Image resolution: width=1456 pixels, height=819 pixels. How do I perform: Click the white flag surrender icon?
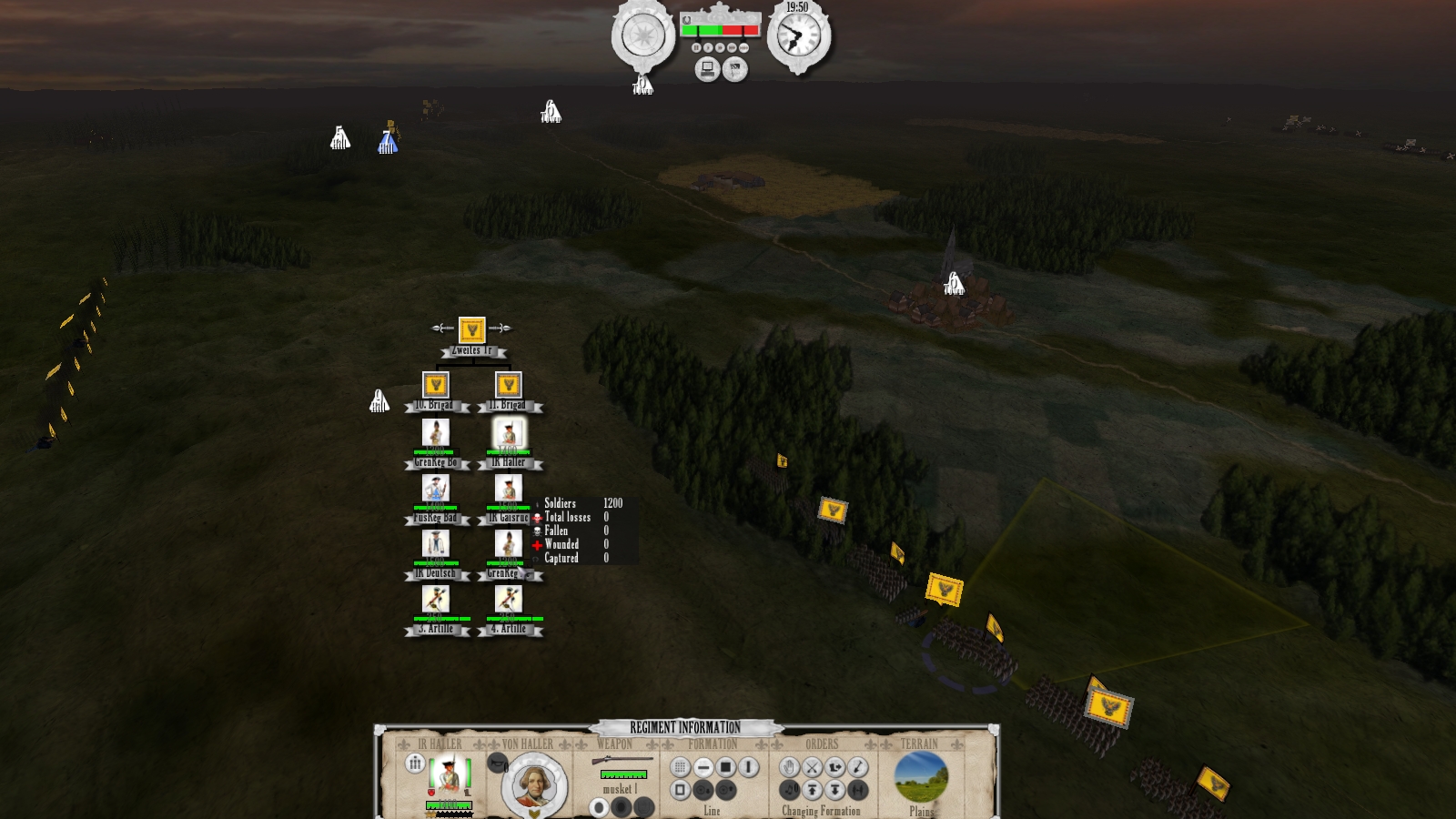[735, 69]
